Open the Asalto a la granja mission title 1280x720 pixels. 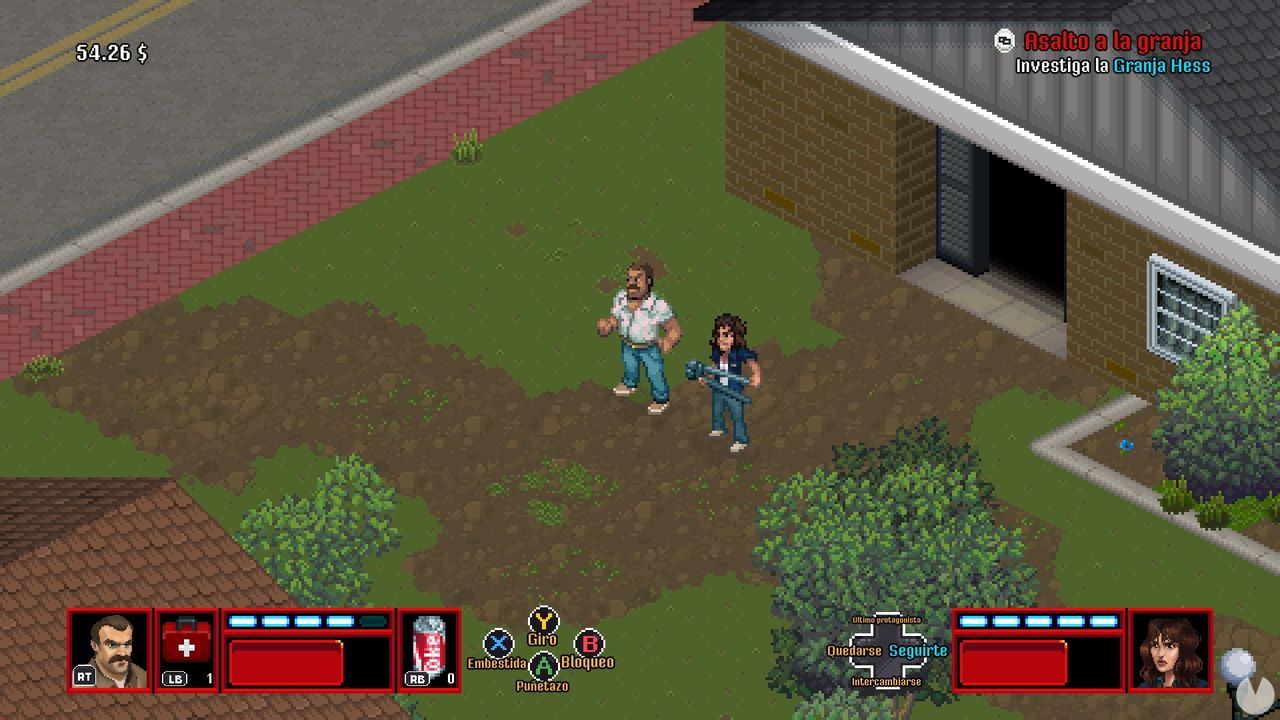tap(1111, 40)
